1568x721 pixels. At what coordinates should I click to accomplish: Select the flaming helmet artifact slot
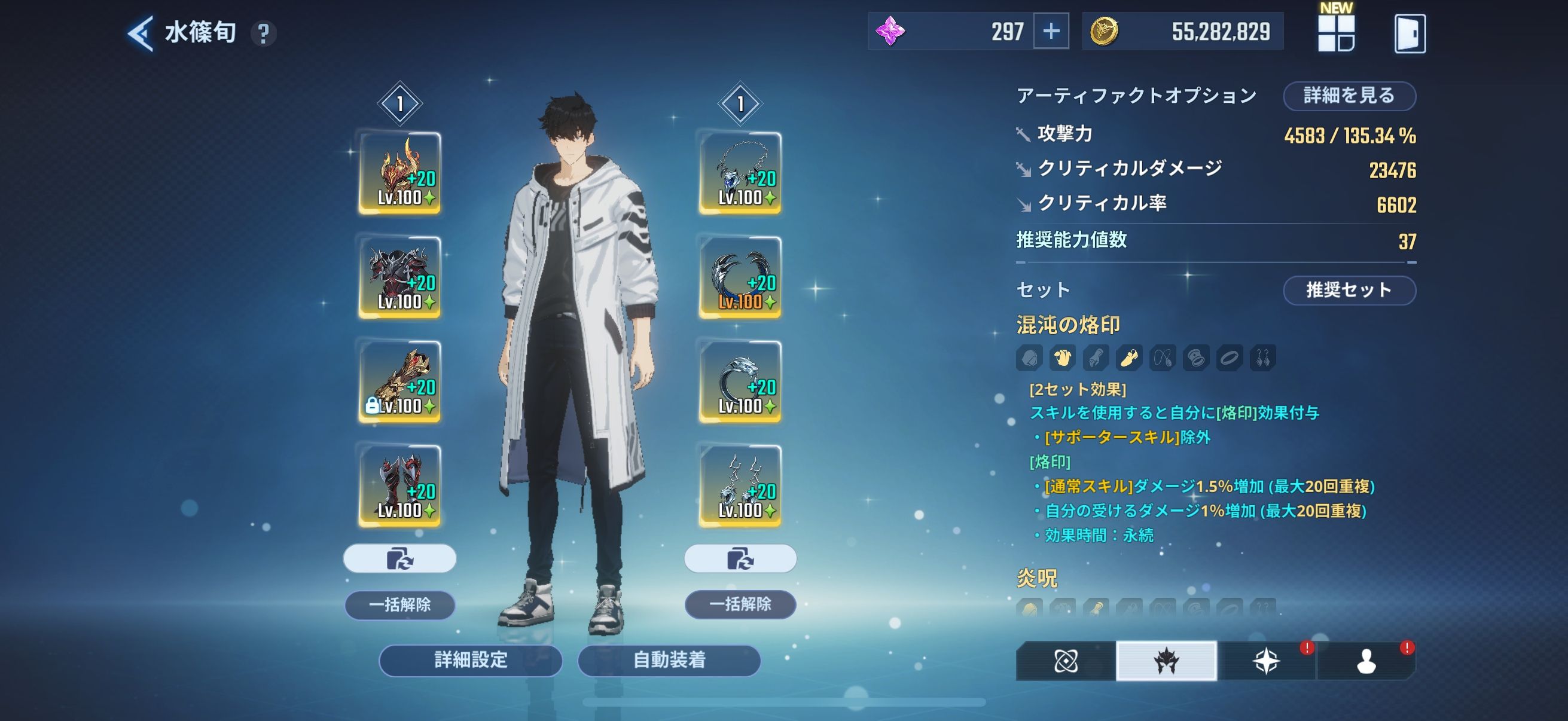coord(399,173)
